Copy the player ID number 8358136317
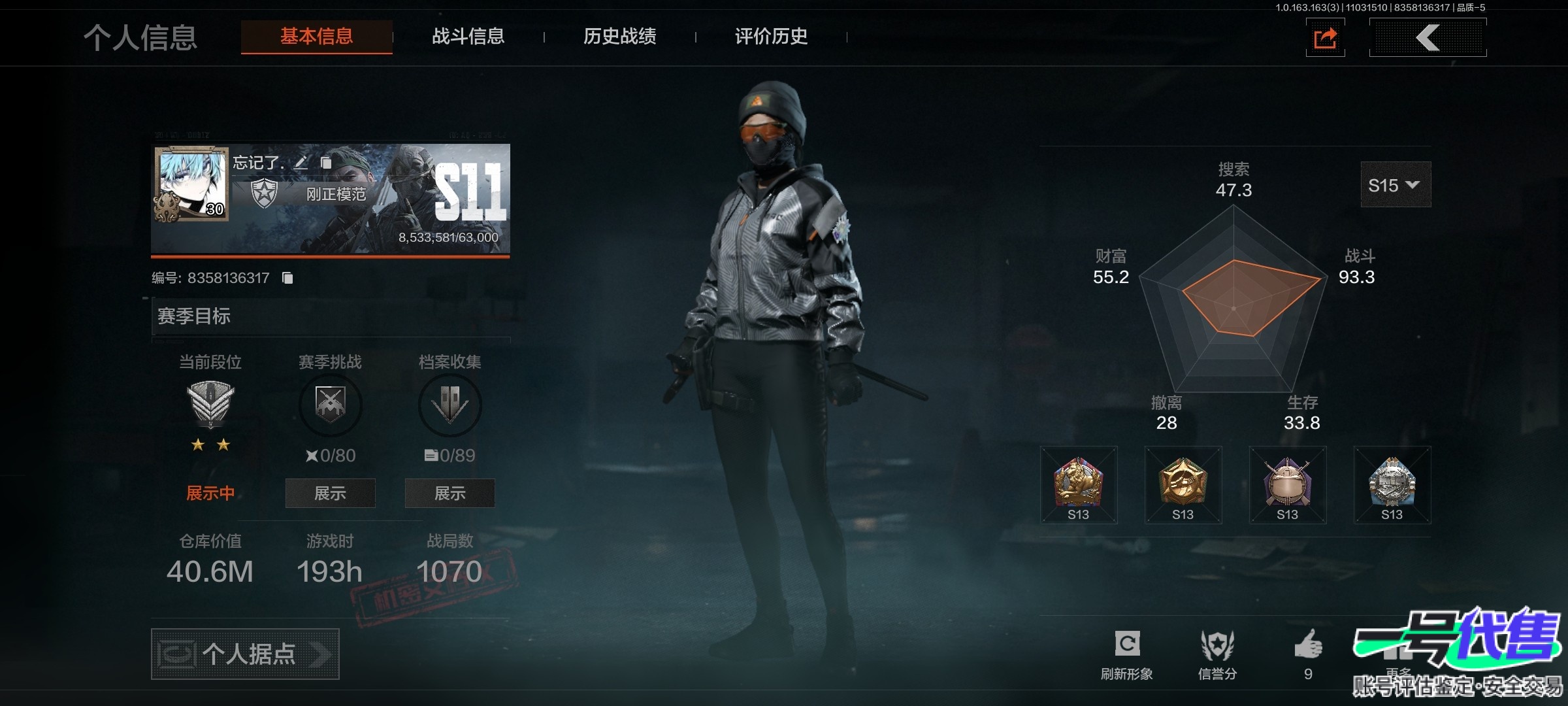1568x706 pixels. [287, 278]
